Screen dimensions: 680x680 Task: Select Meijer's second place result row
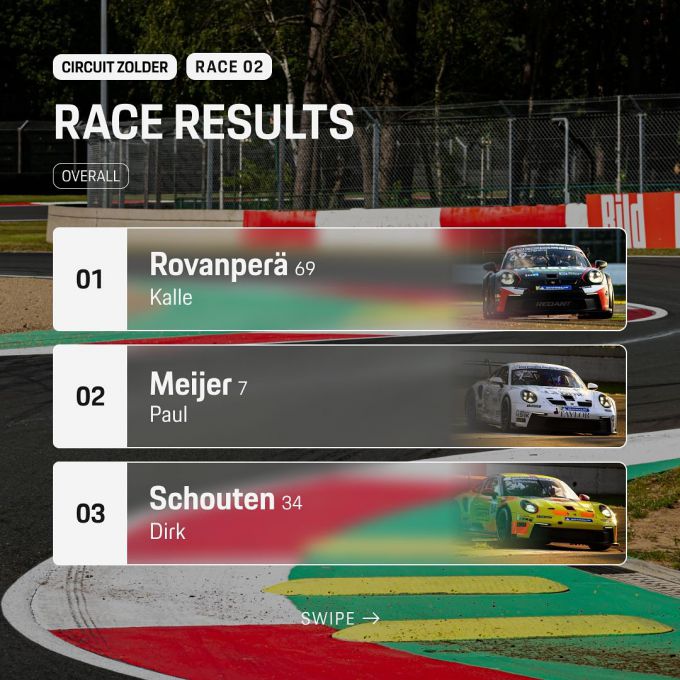pos(340,396)
